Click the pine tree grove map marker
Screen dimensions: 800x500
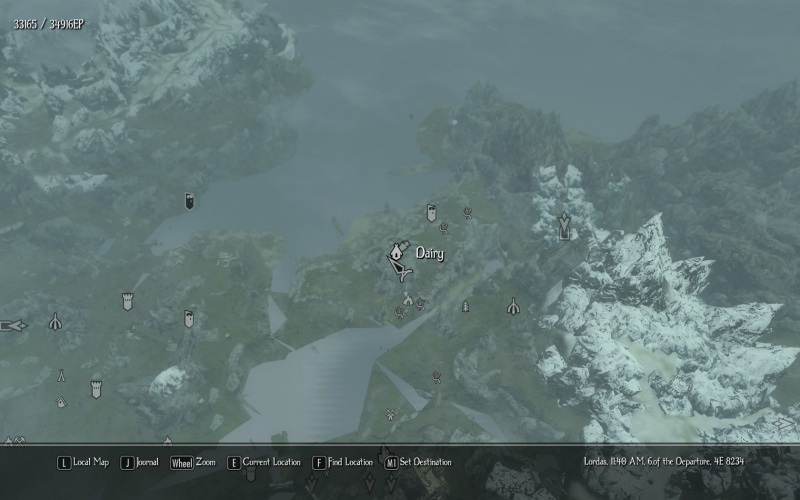click(465, 305)
